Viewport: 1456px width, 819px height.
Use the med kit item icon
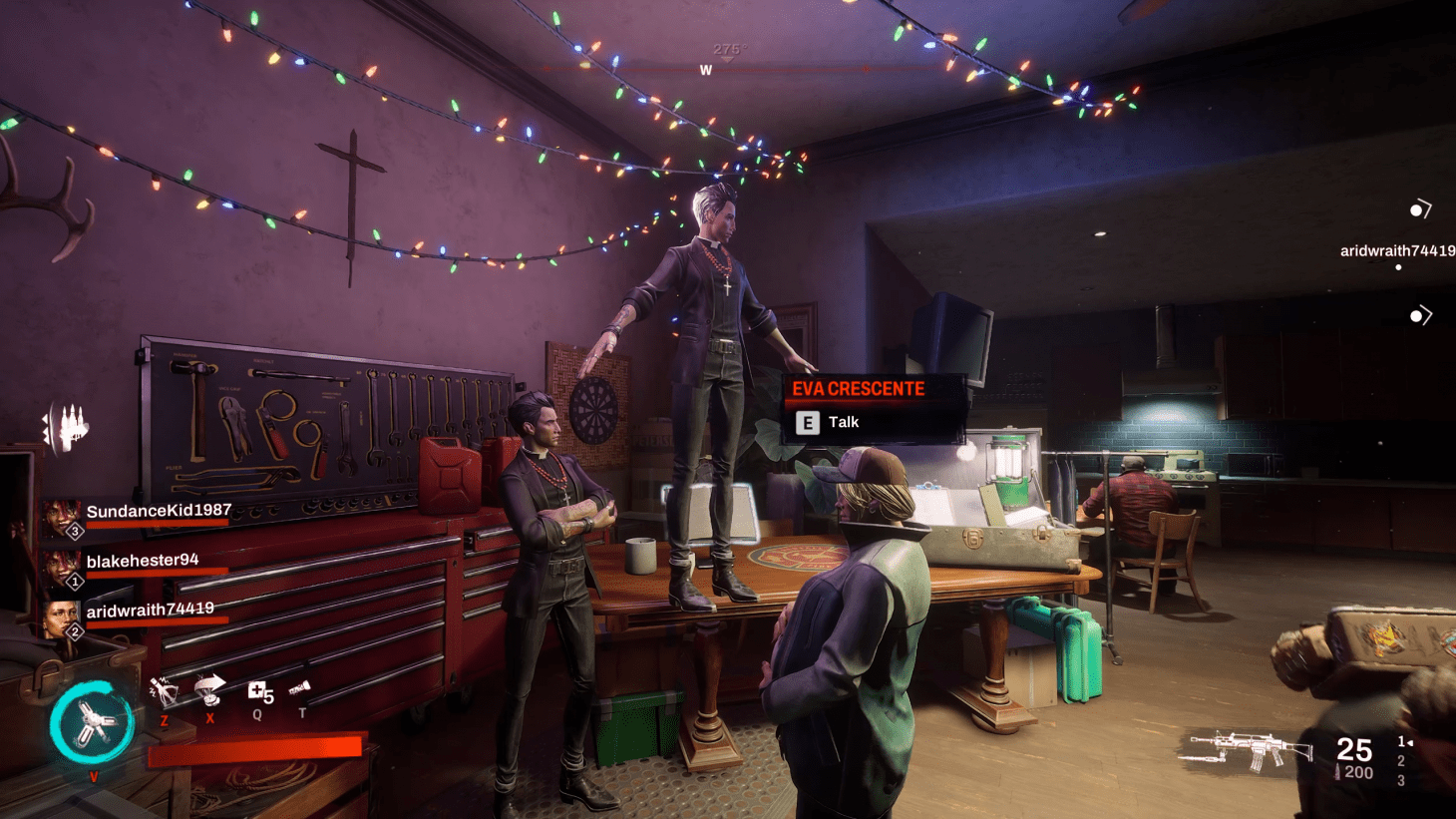[258, 691]
